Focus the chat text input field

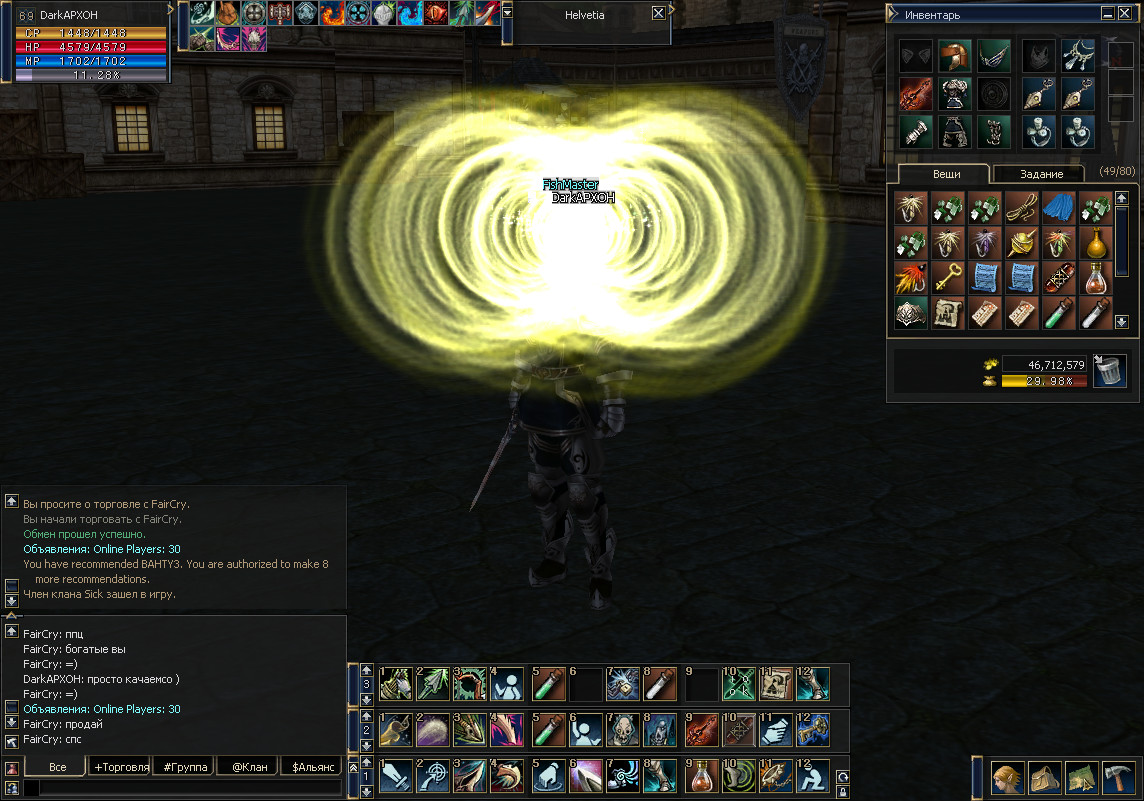(x=185, y=788)
